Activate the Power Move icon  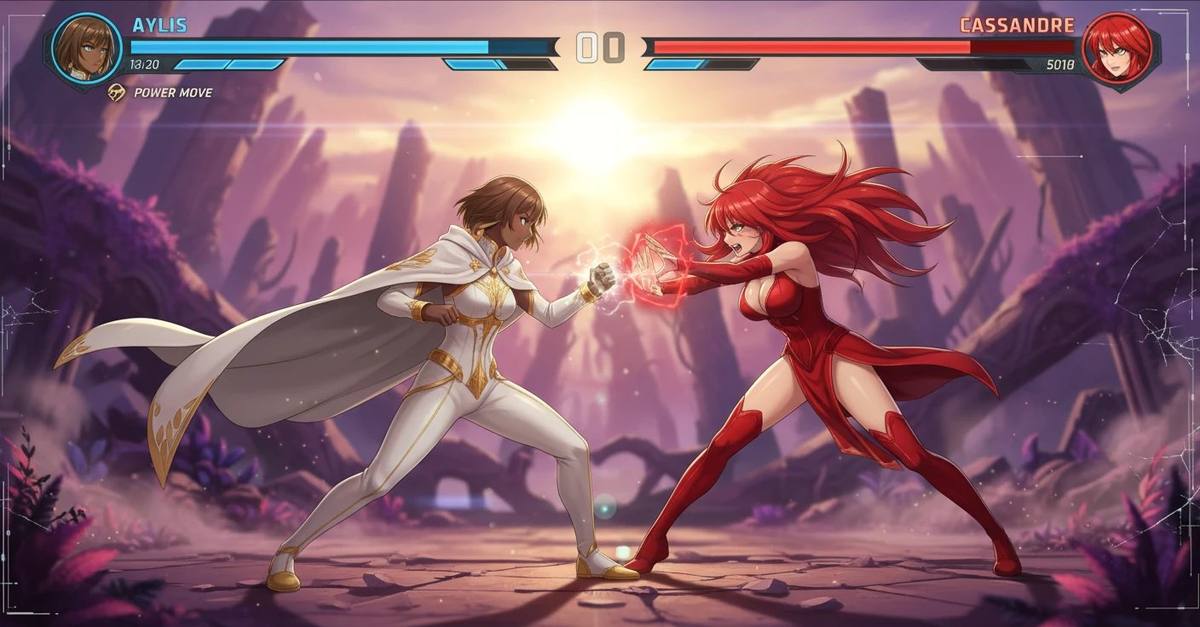(117, 92)
